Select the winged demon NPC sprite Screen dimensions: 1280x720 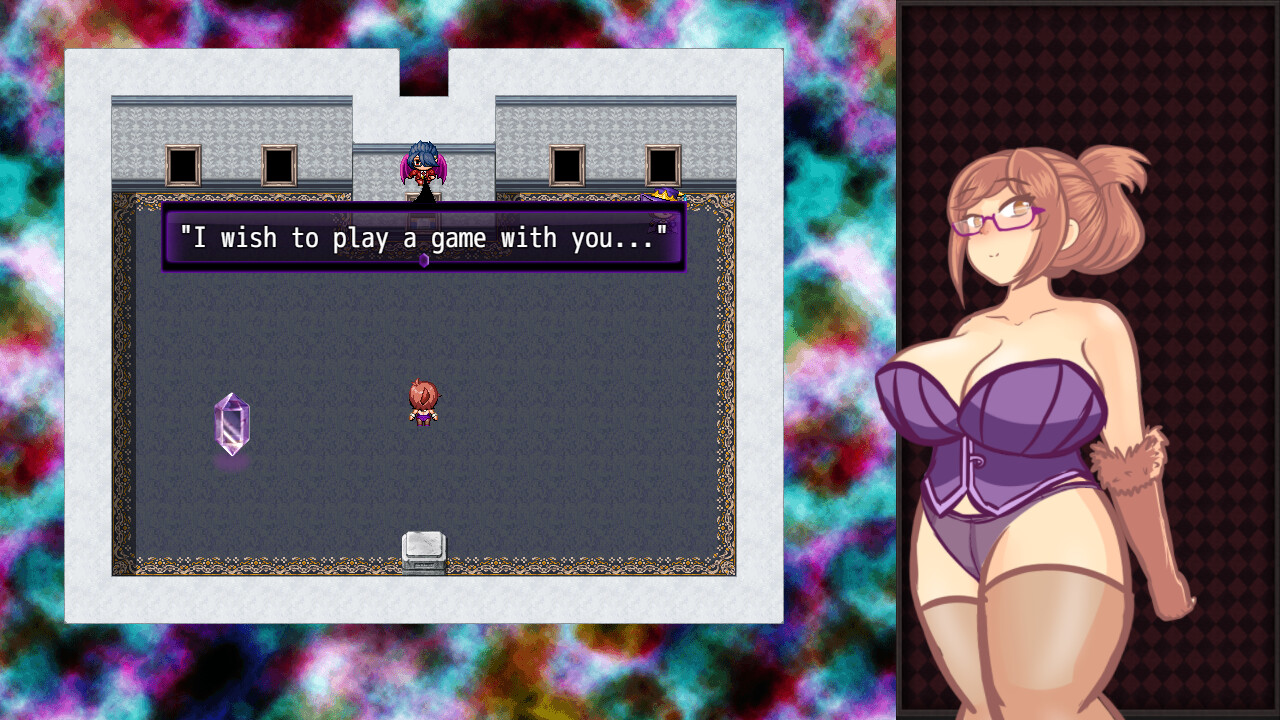tap(422, 165)
